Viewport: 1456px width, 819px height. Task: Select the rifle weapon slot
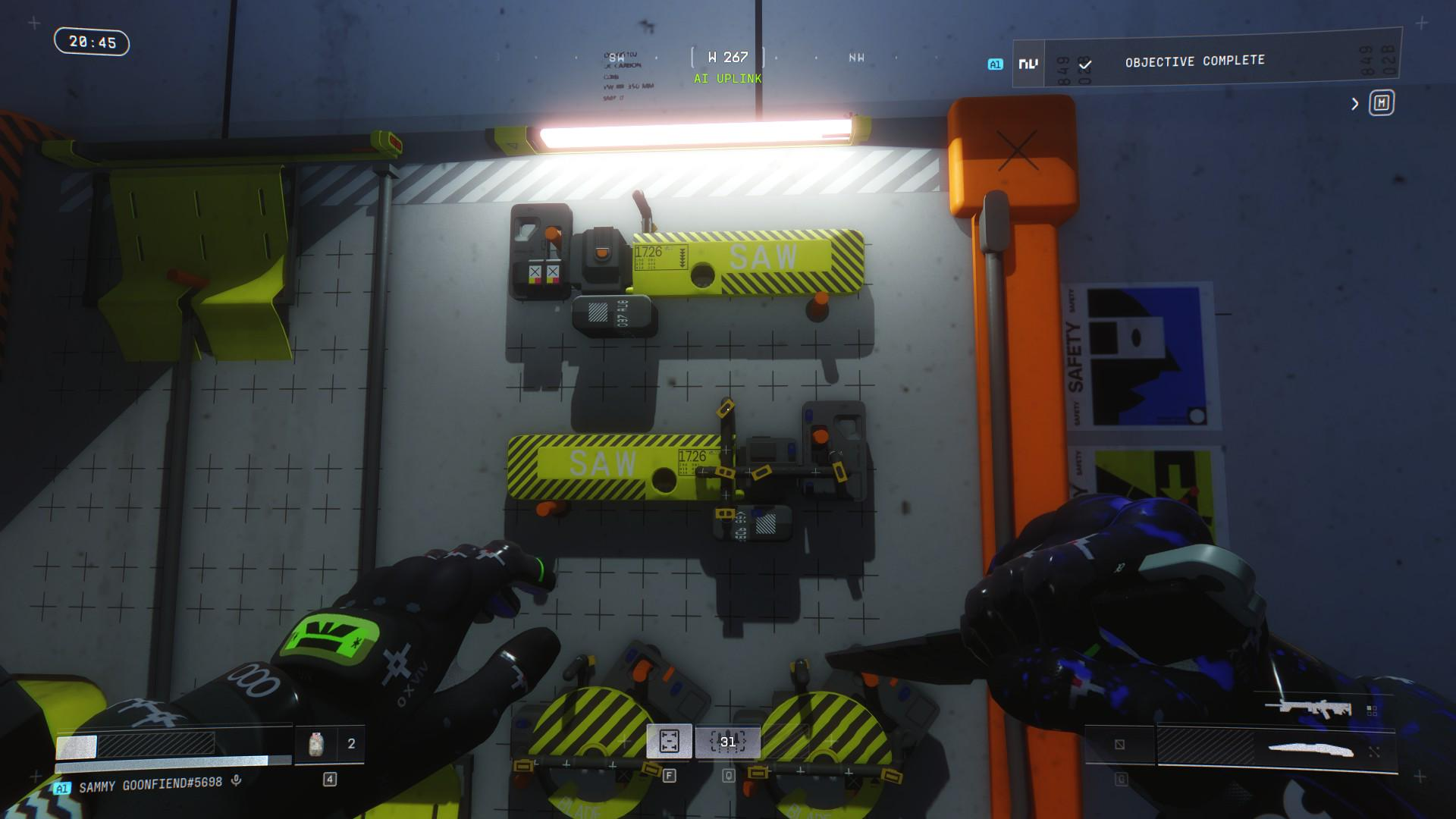tap(1308, 709)
